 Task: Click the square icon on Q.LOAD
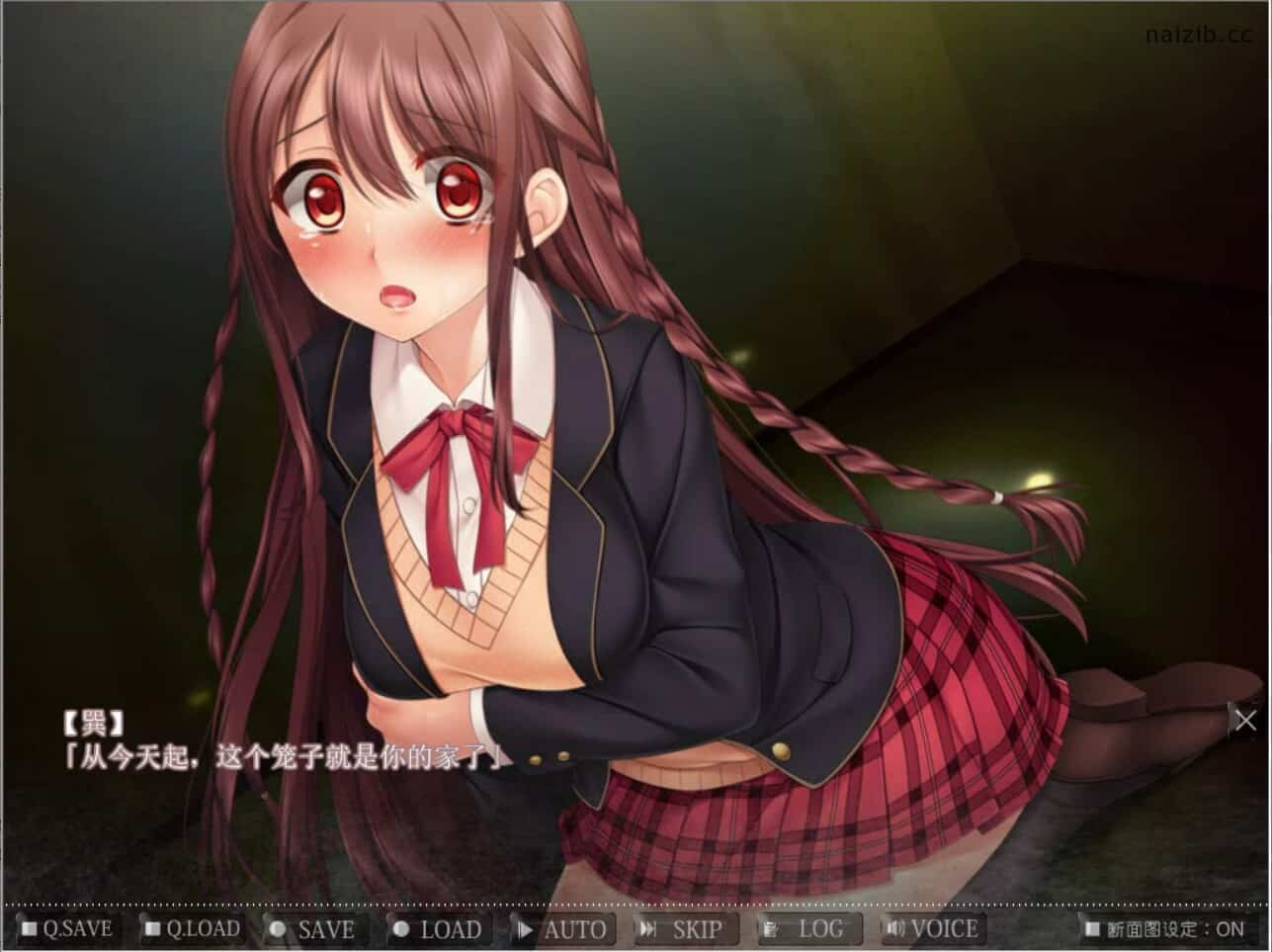151,929
